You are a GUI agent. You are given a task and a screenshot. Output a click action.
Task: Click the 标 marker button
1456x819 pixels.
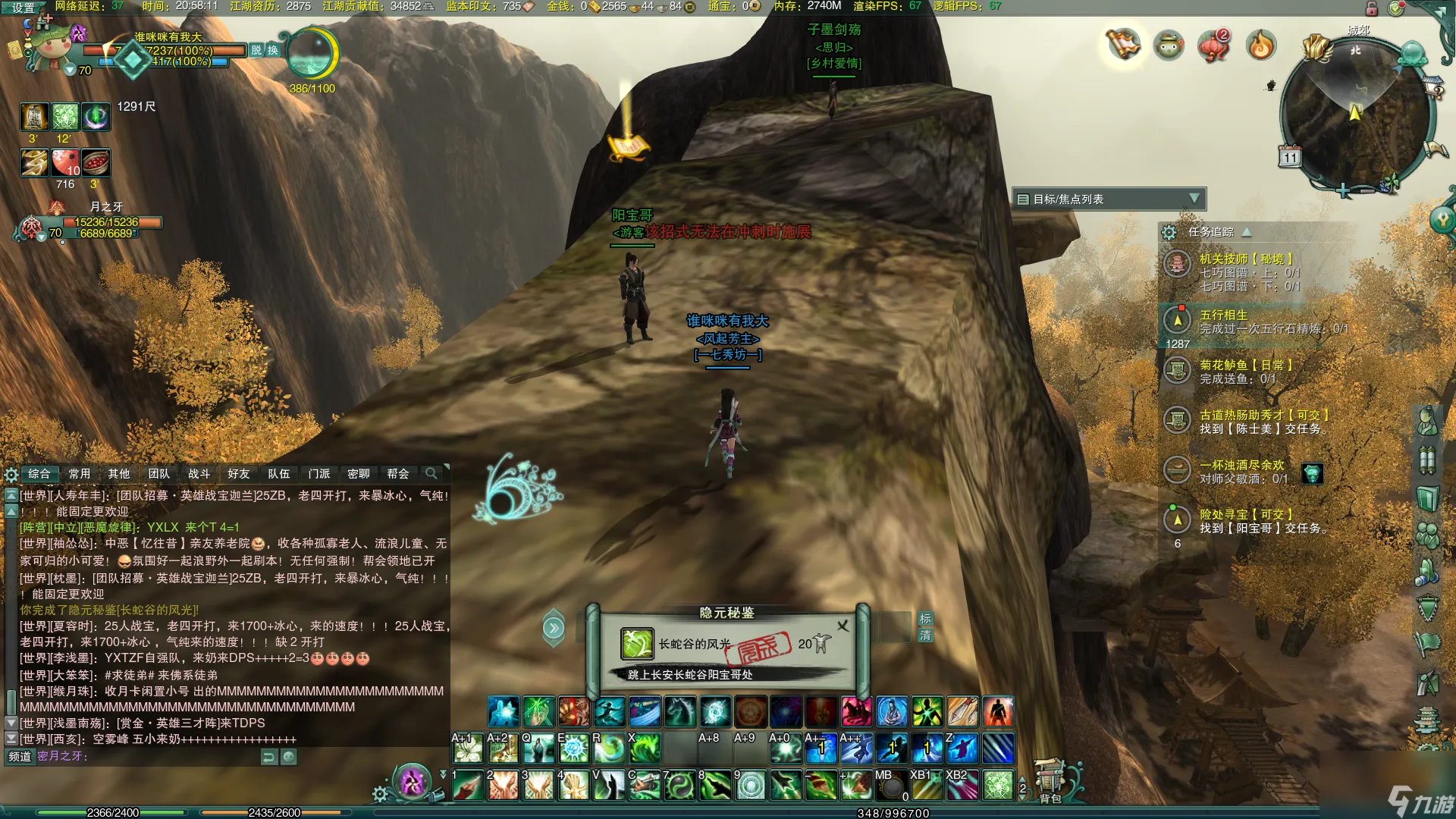pos(925,619)
